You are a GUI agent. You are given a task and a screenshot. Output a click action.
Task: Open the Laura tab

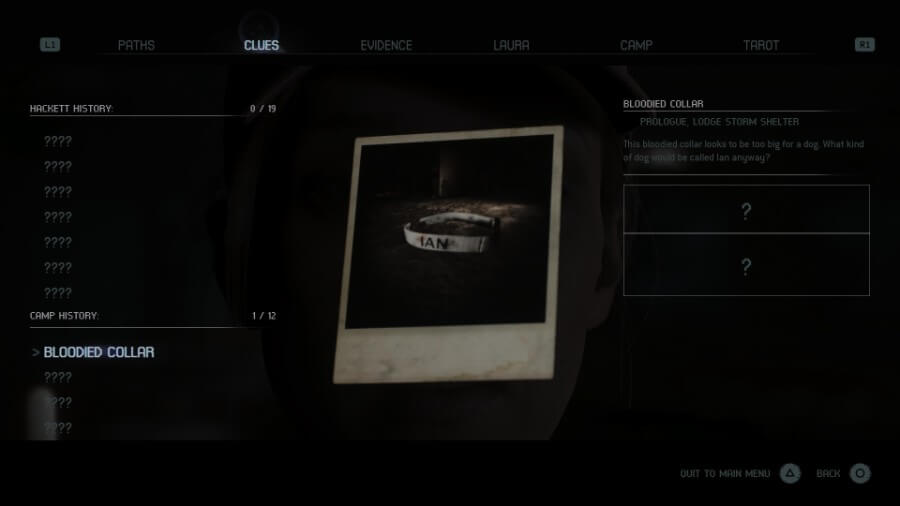pos(511,45)
